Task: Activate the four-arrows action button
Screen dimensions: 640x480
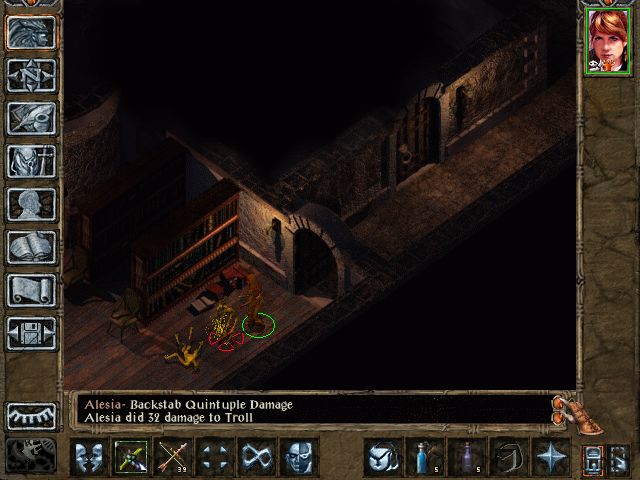Action: 214,457
